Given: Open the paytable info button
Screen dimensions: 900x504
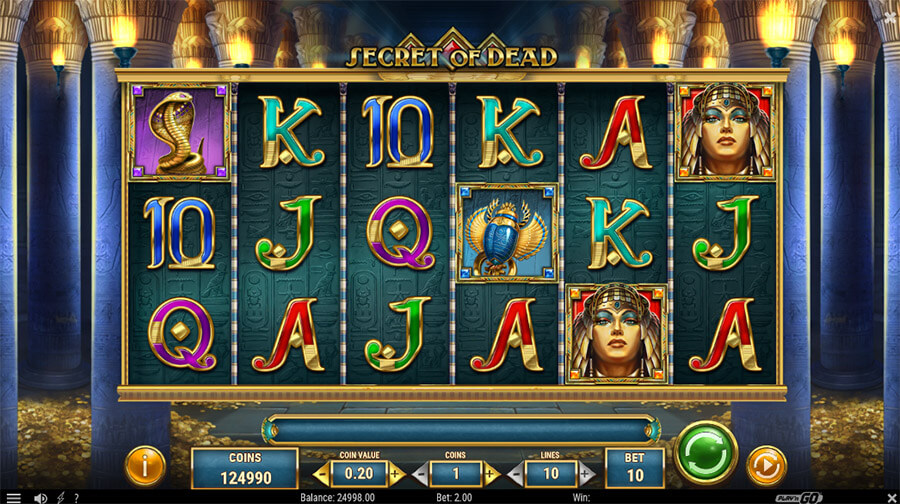Looking at the screenshot, I should pyautogui.click(x=145, y=466).
